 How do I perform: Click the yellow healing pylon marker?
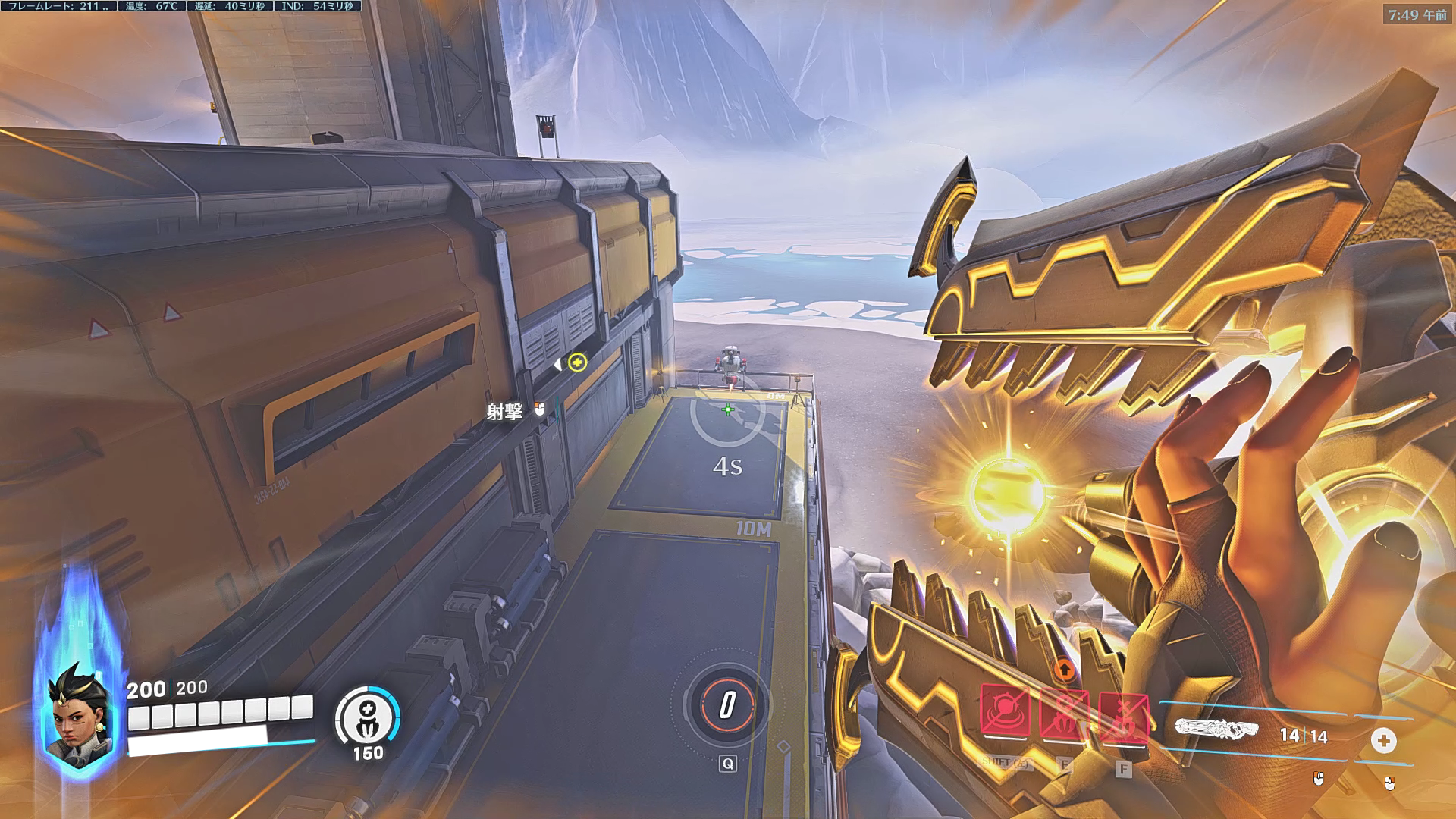(x=577, y=362)
